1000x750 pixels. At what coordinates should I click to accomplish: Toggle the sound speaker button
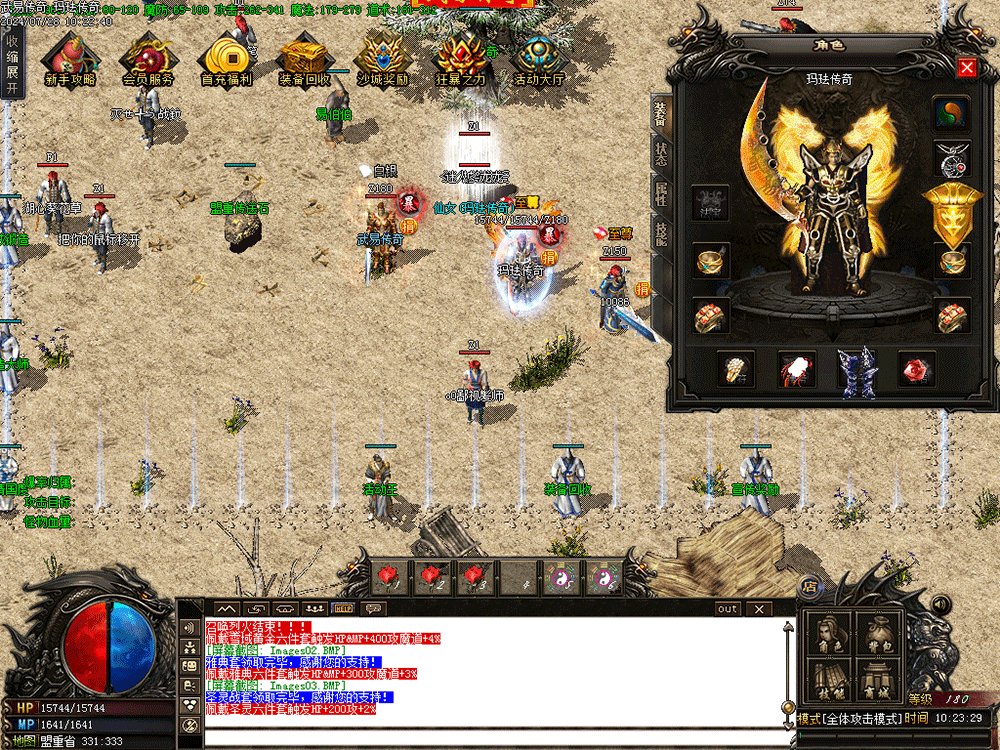pyautogui.click(x=940, y=605)
